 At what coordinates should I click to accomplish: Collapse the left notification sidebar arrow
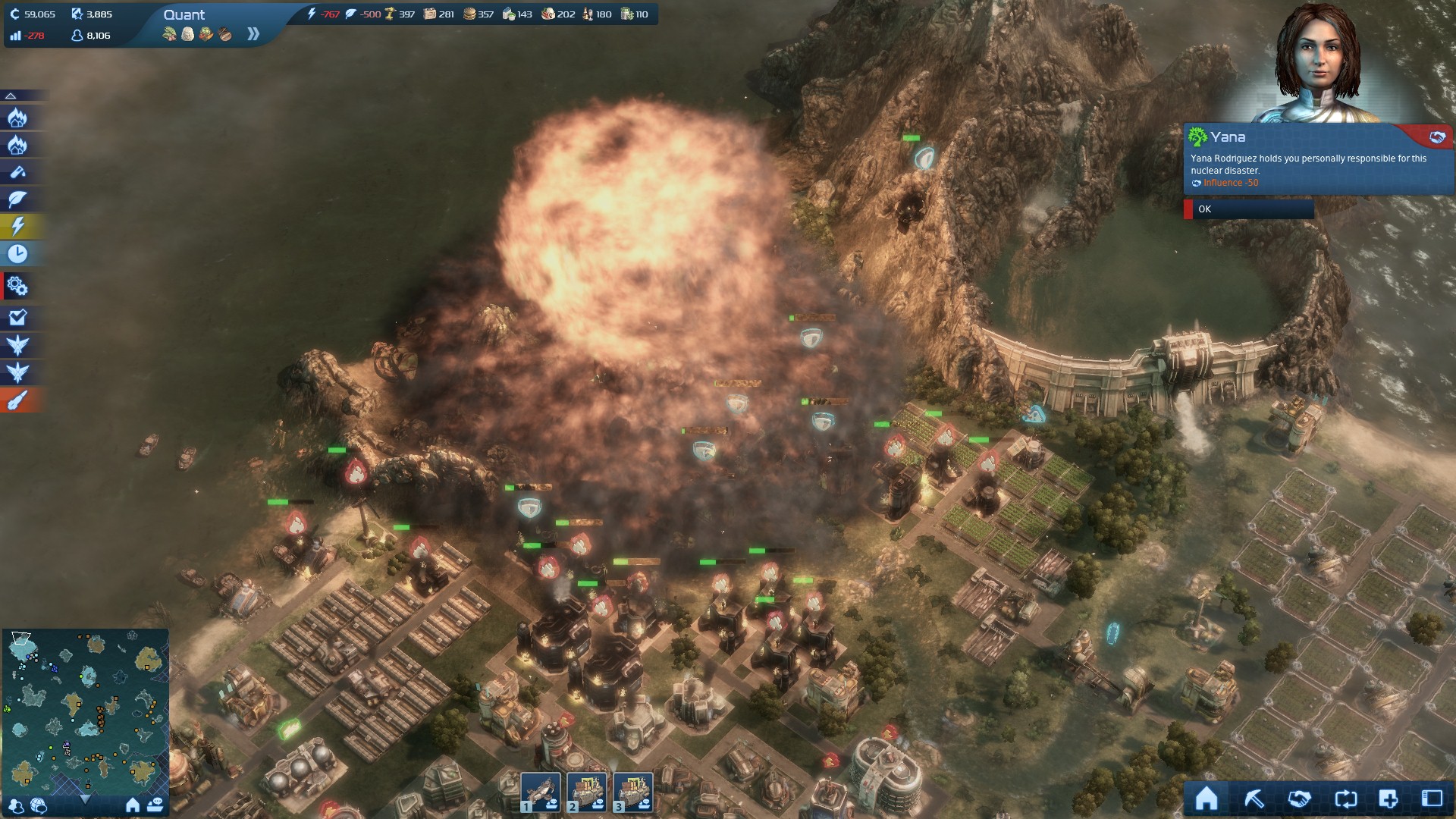tap(11, 96)
